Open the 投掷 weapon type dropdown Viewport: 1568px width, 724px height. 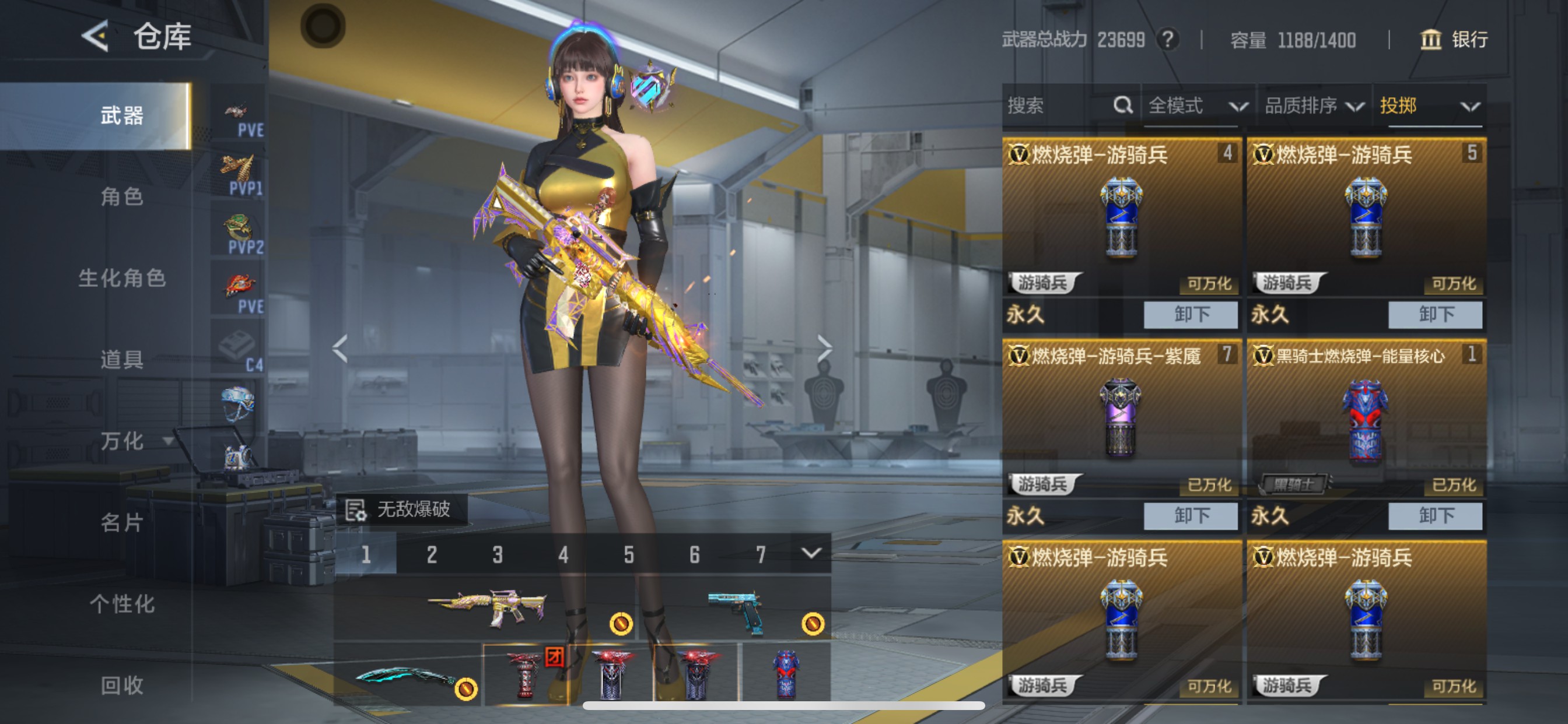[1428, 106]
